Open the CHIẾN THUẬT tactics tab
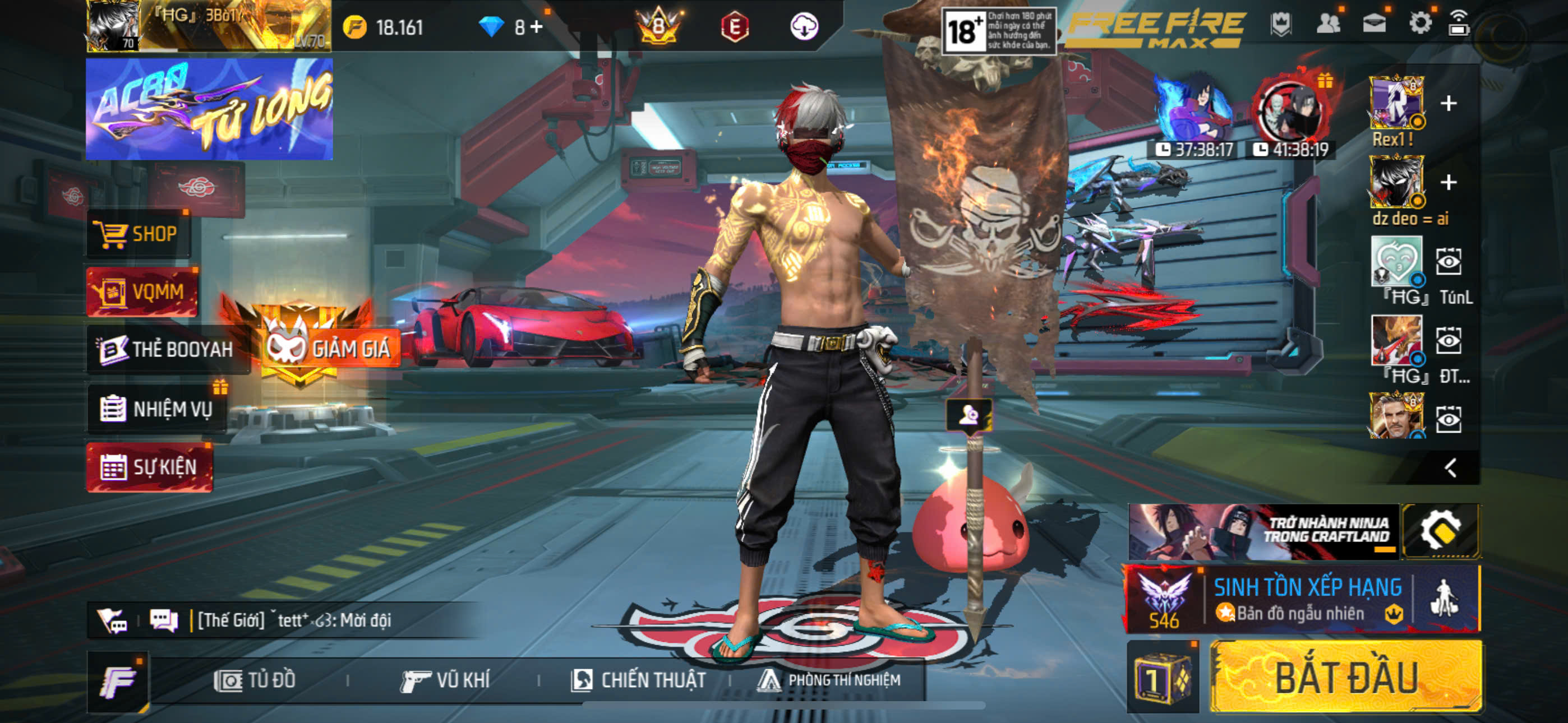 tap(639, 680)
